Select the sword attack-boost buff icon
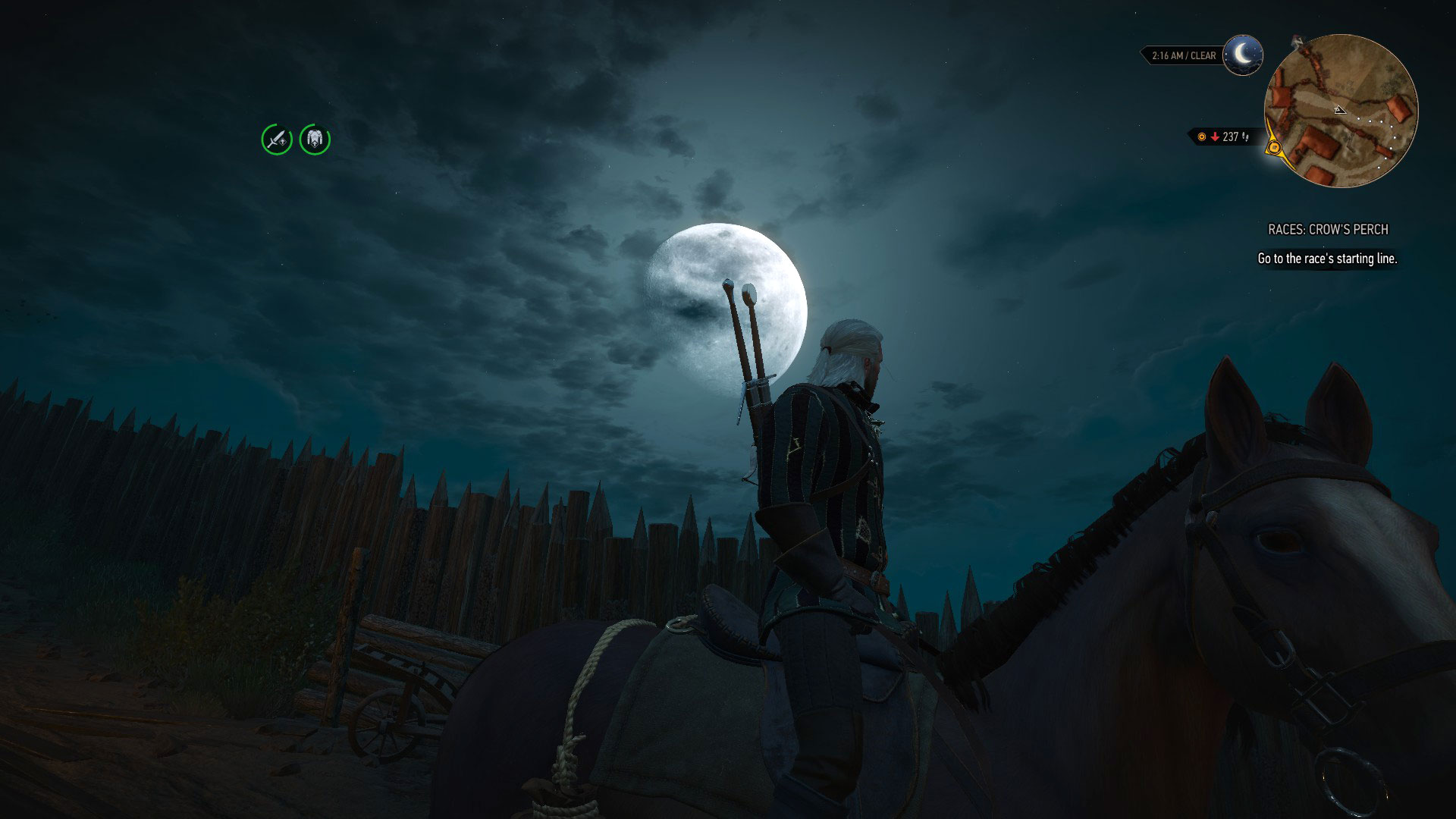The height and width of the screenshot is (819, 1456). (x=276, y=140)
